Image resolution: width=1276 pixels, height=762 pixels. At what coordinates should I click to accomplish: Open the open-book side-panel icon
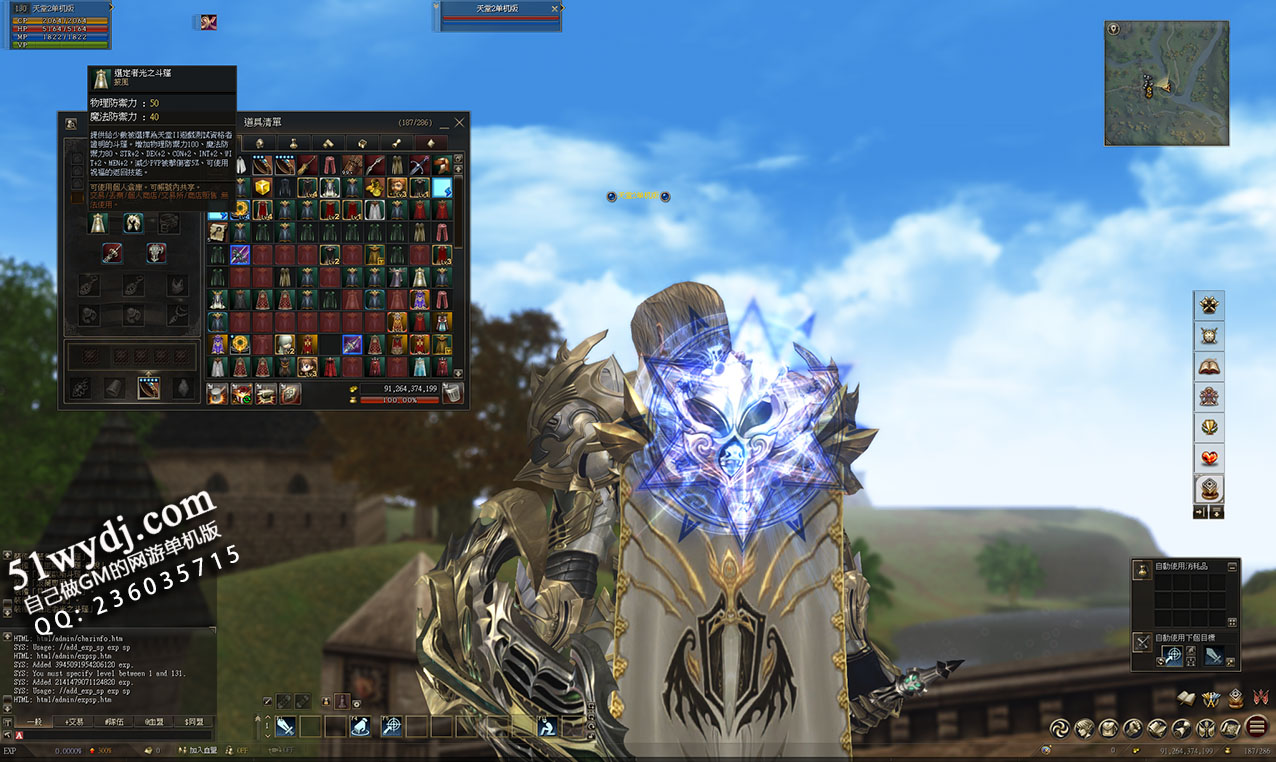coord(1210,366)
